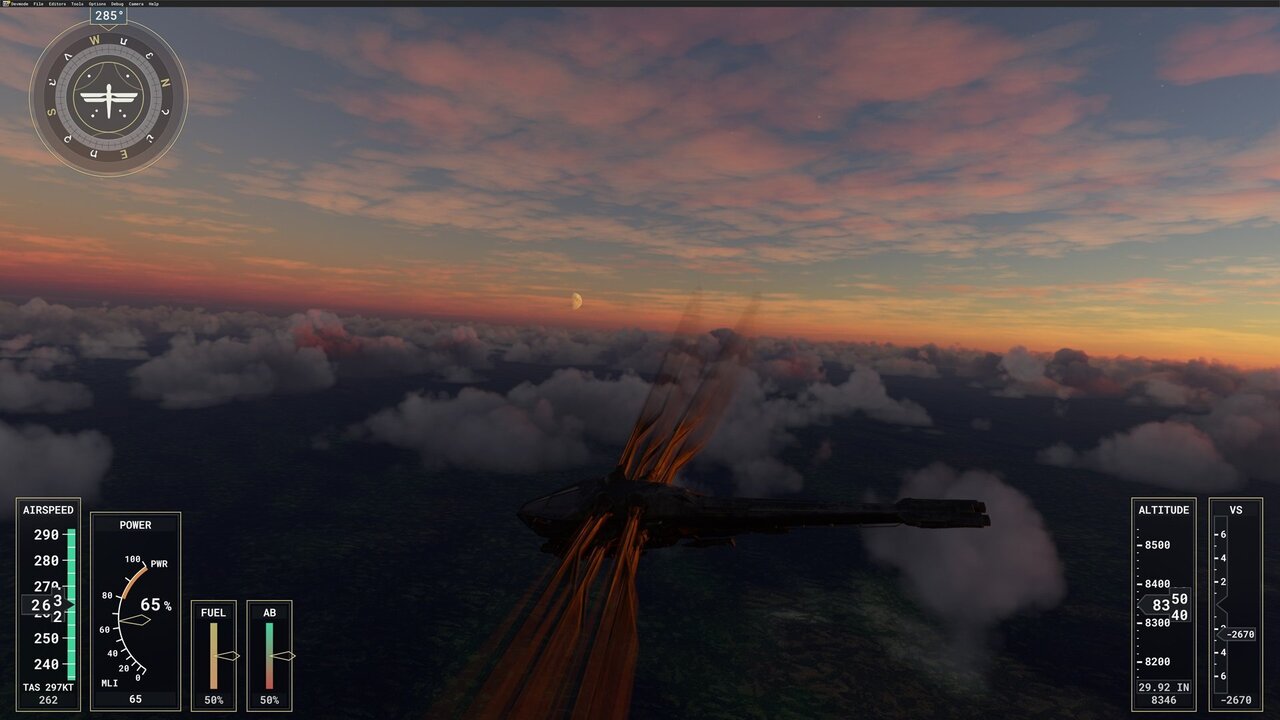Viewport: 1280px width, 720px height.
Task: Open the Options menu
Action: 97,4
